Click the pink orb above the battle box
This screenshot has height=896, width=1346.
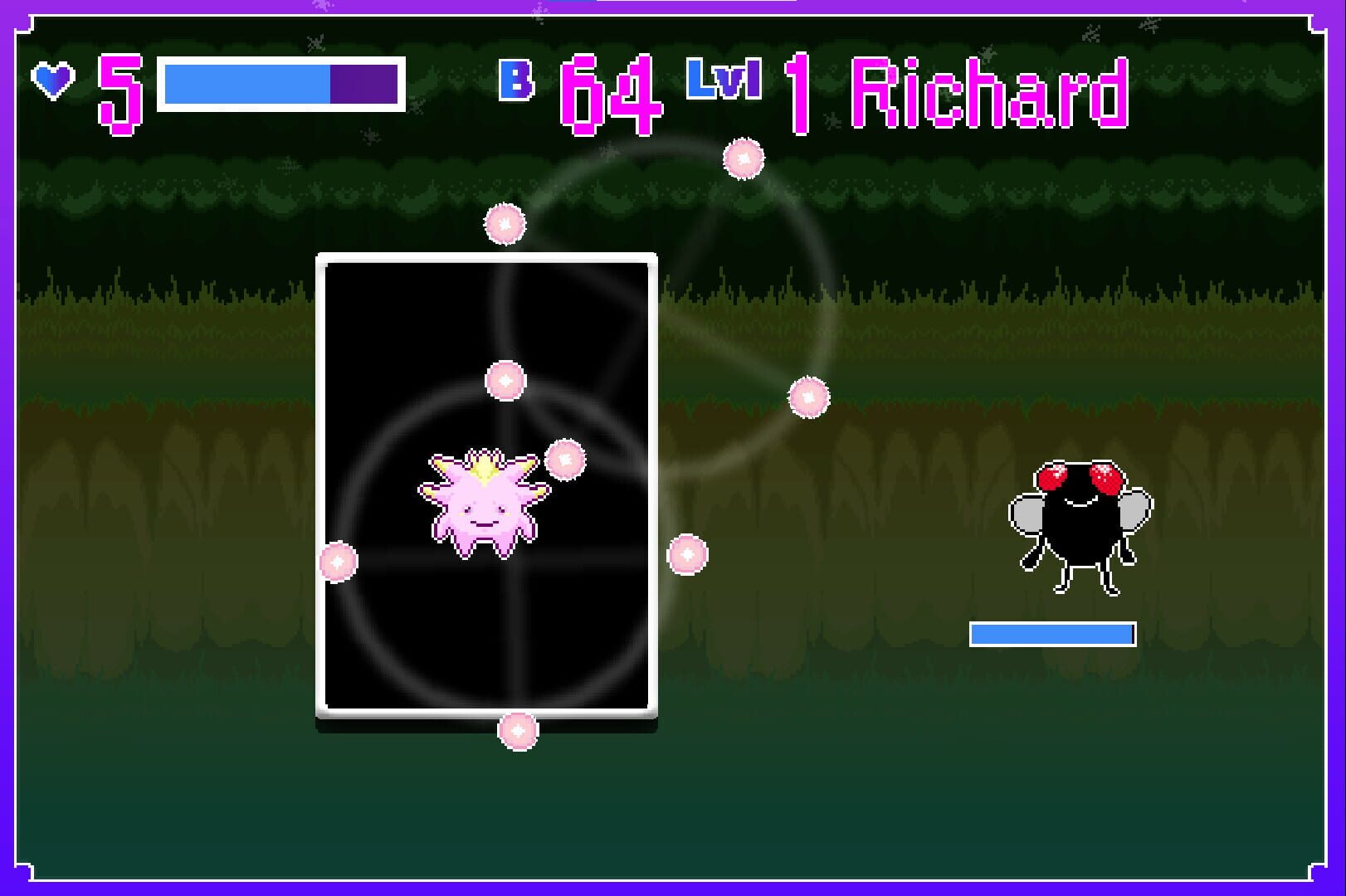[504, 223]
